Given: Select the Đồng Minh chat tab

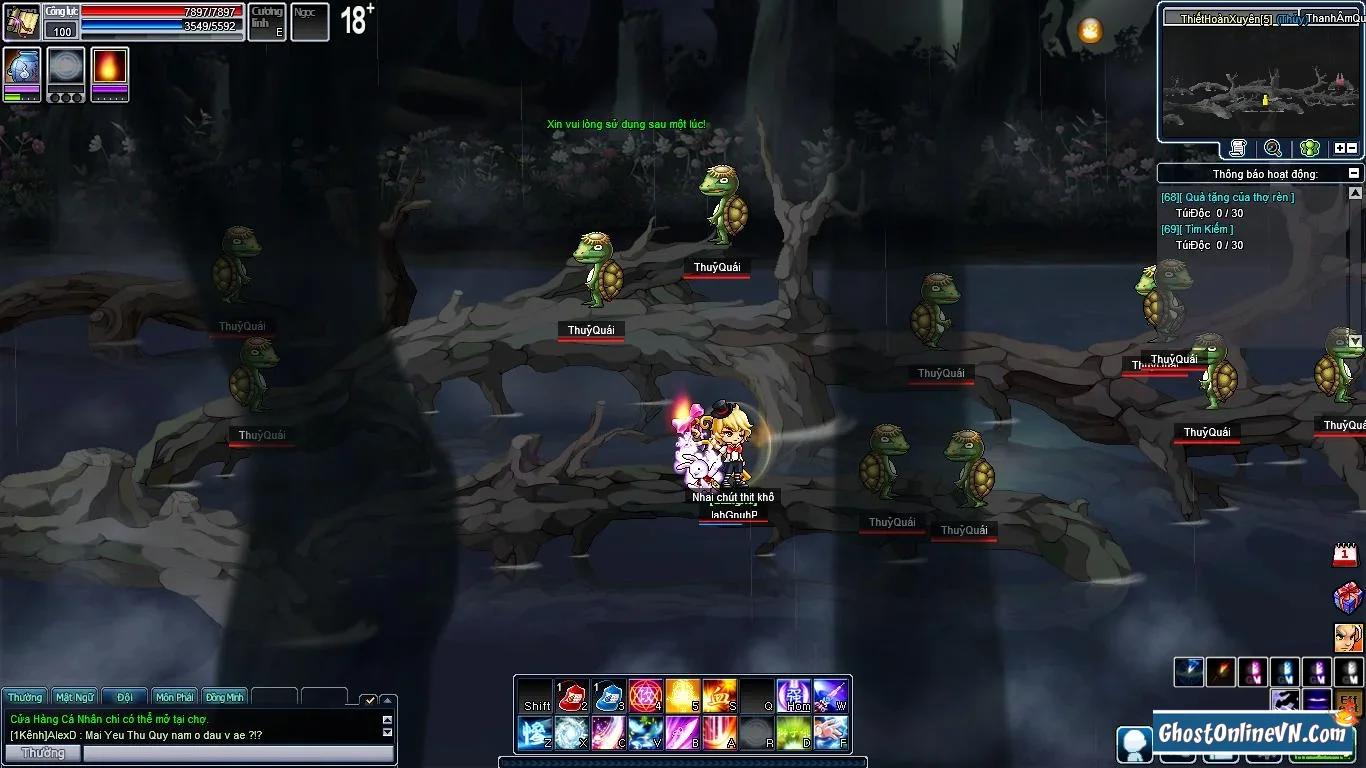Looking at the screenshot, I should point(225,697).
